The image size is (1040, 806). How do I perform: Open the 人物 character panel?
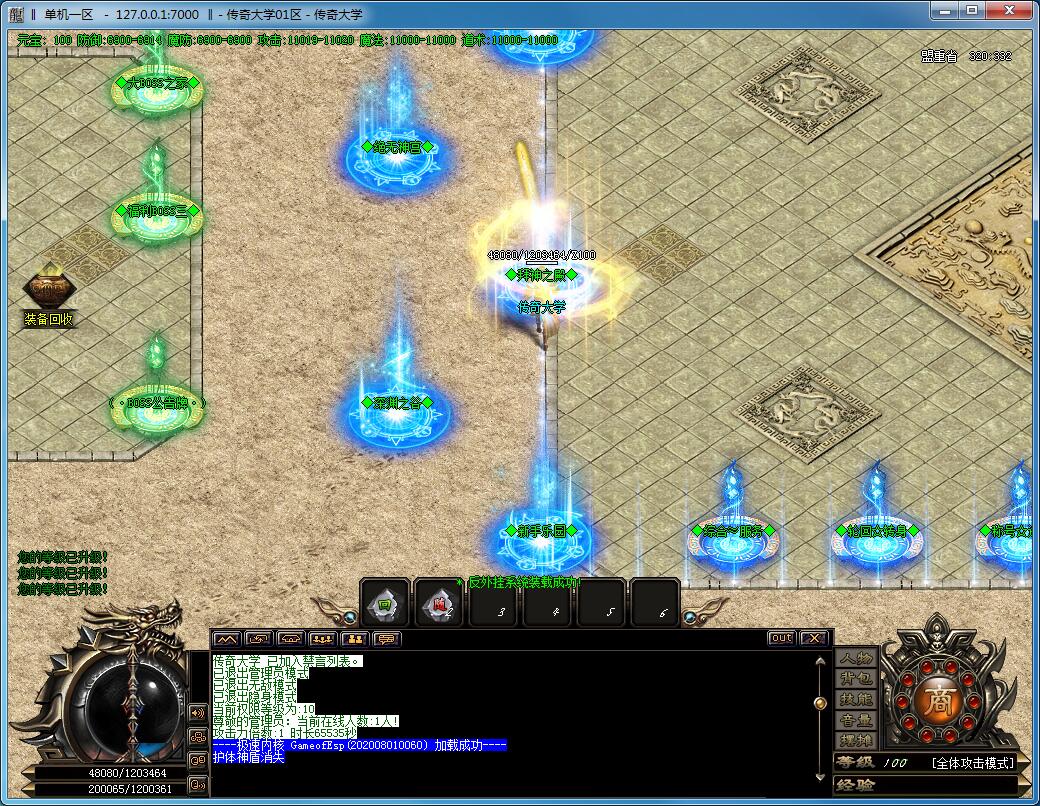pos(856,658)
